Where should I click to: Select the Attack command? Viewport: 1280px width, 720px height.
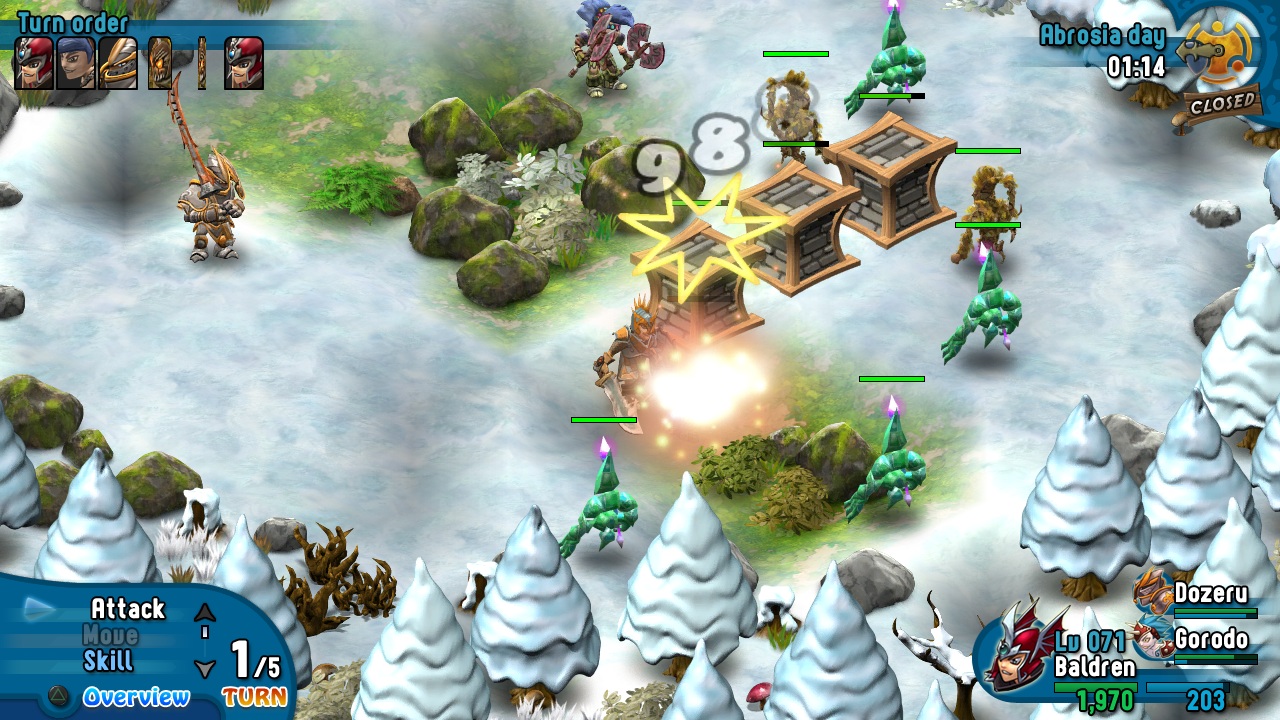(x=127, y=608)
